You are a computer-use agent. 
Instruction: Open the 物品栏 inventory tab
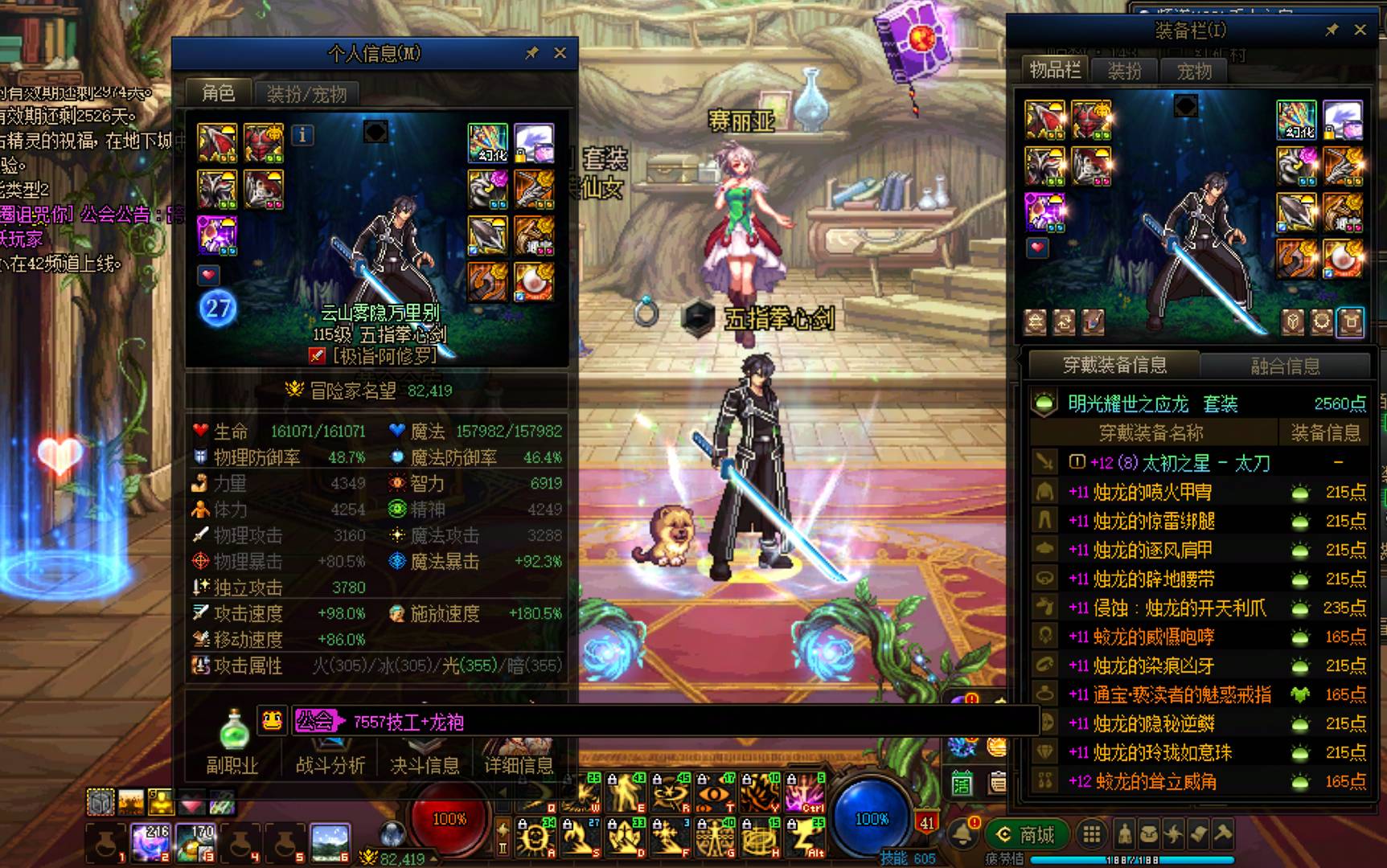click(1055, 71)
